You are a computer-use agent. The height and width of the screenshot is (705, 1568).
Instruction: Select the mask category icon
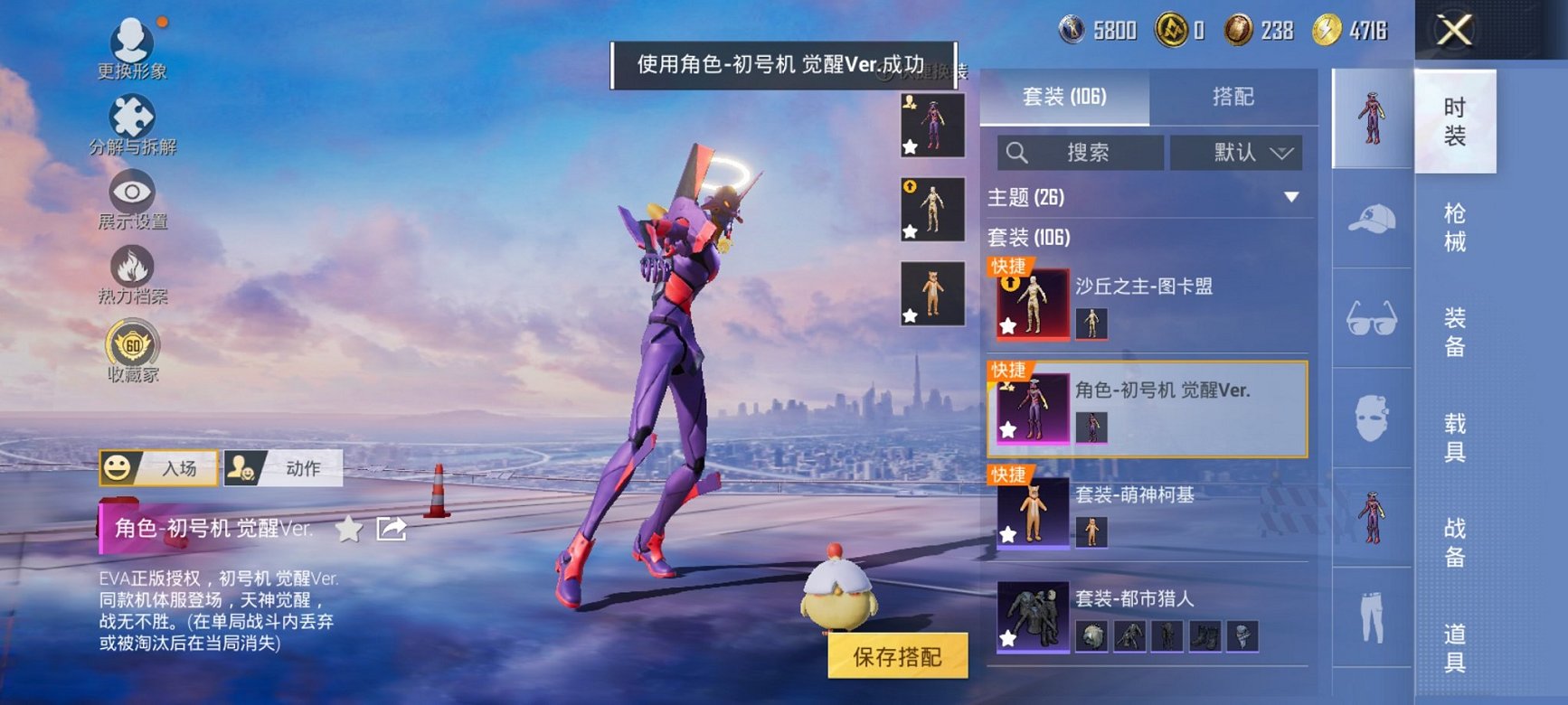click(1372, 420)
